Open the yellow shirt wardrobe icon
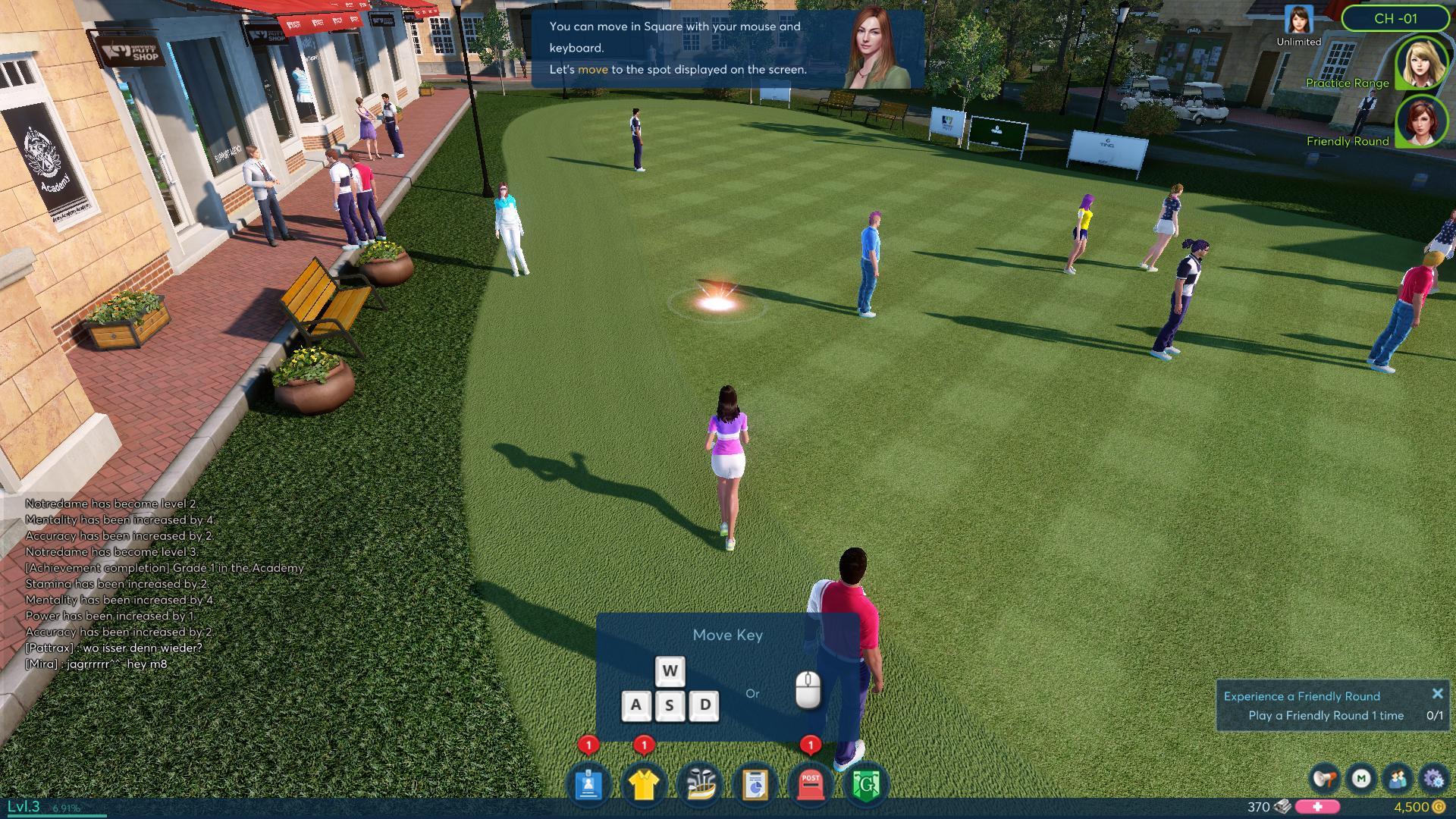 click(643, 785)
